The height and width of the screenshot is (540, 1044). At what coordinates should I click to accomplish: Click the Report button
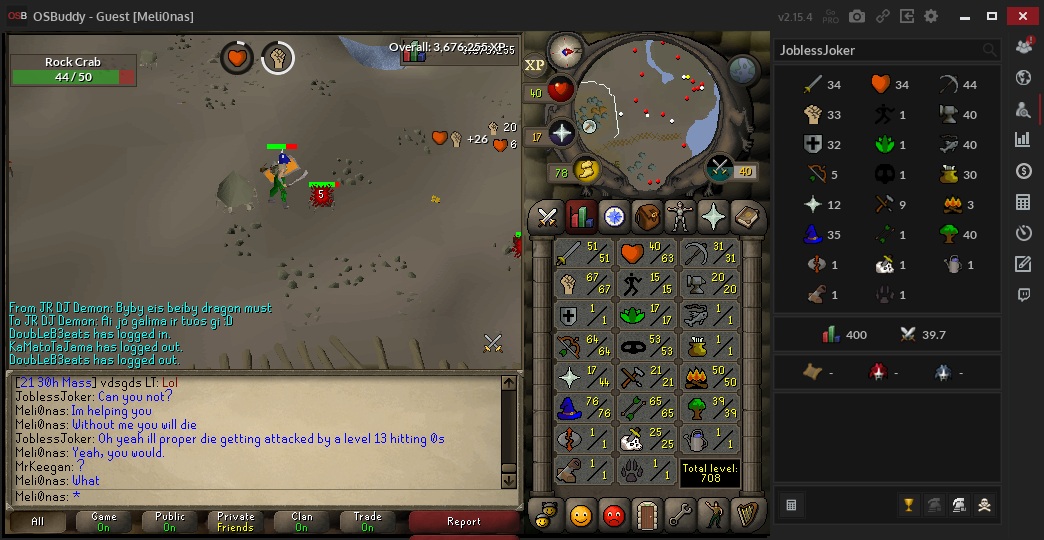point(463,521)
